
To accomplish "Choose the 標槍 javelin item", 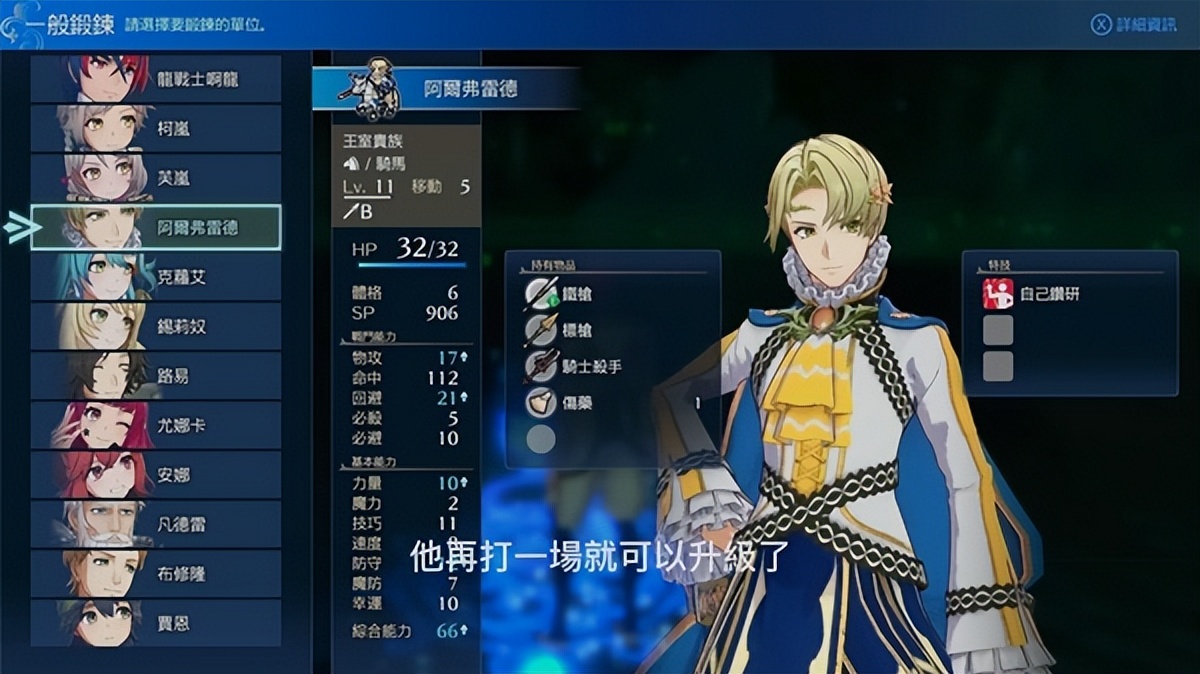I will pos(580,330).
